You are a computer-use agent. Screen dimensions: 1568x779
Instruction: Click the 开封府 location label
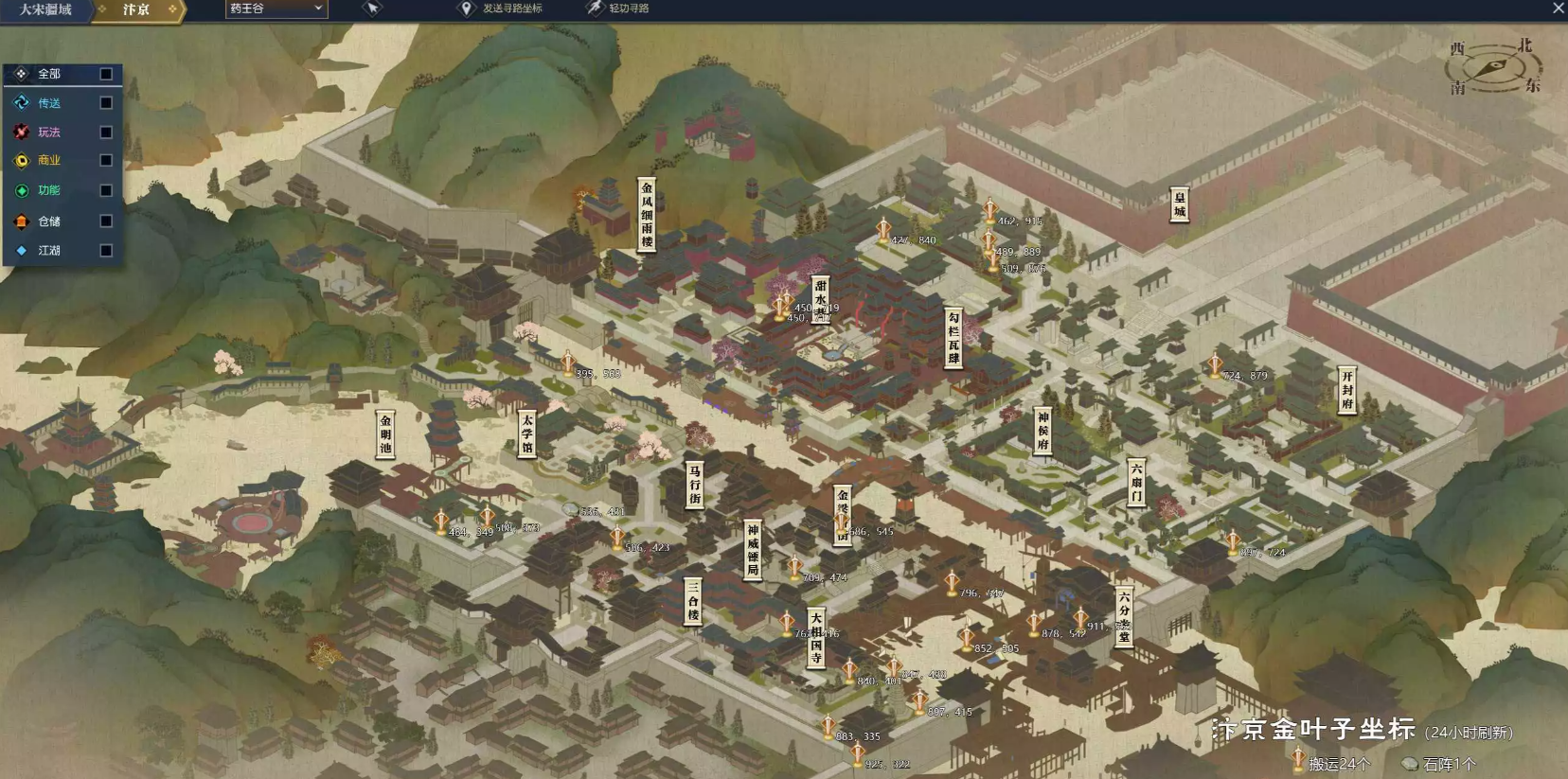(1346, 390)
